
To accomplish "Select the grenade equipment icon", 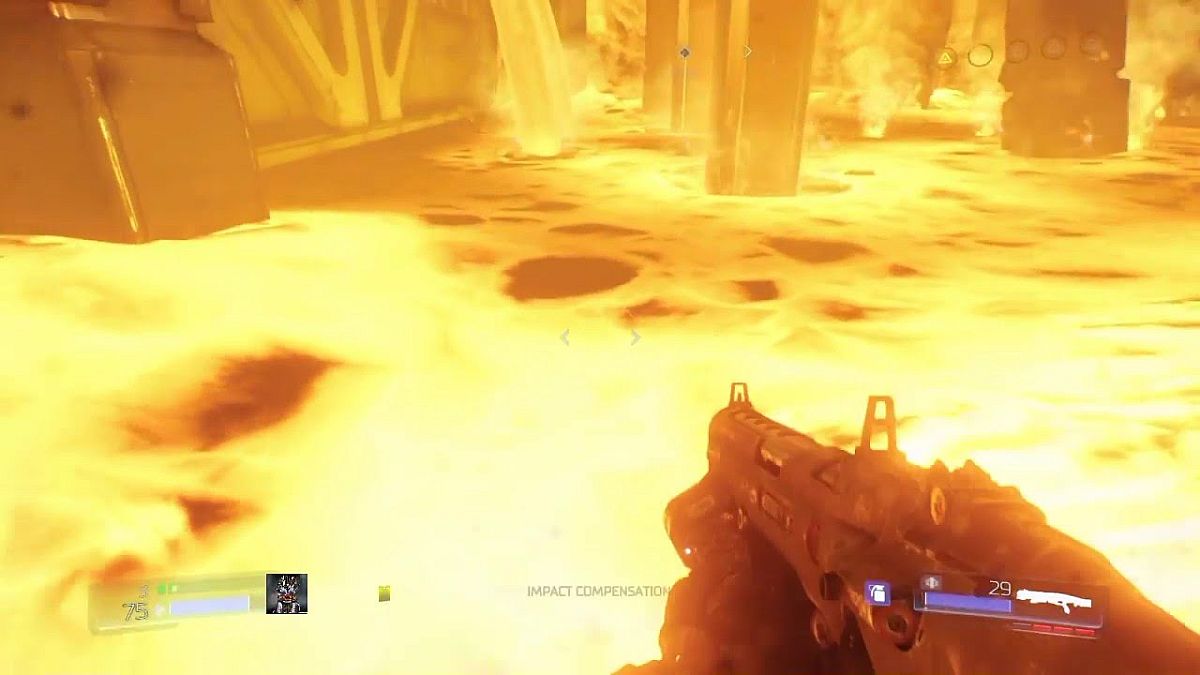I will [877, 593].
